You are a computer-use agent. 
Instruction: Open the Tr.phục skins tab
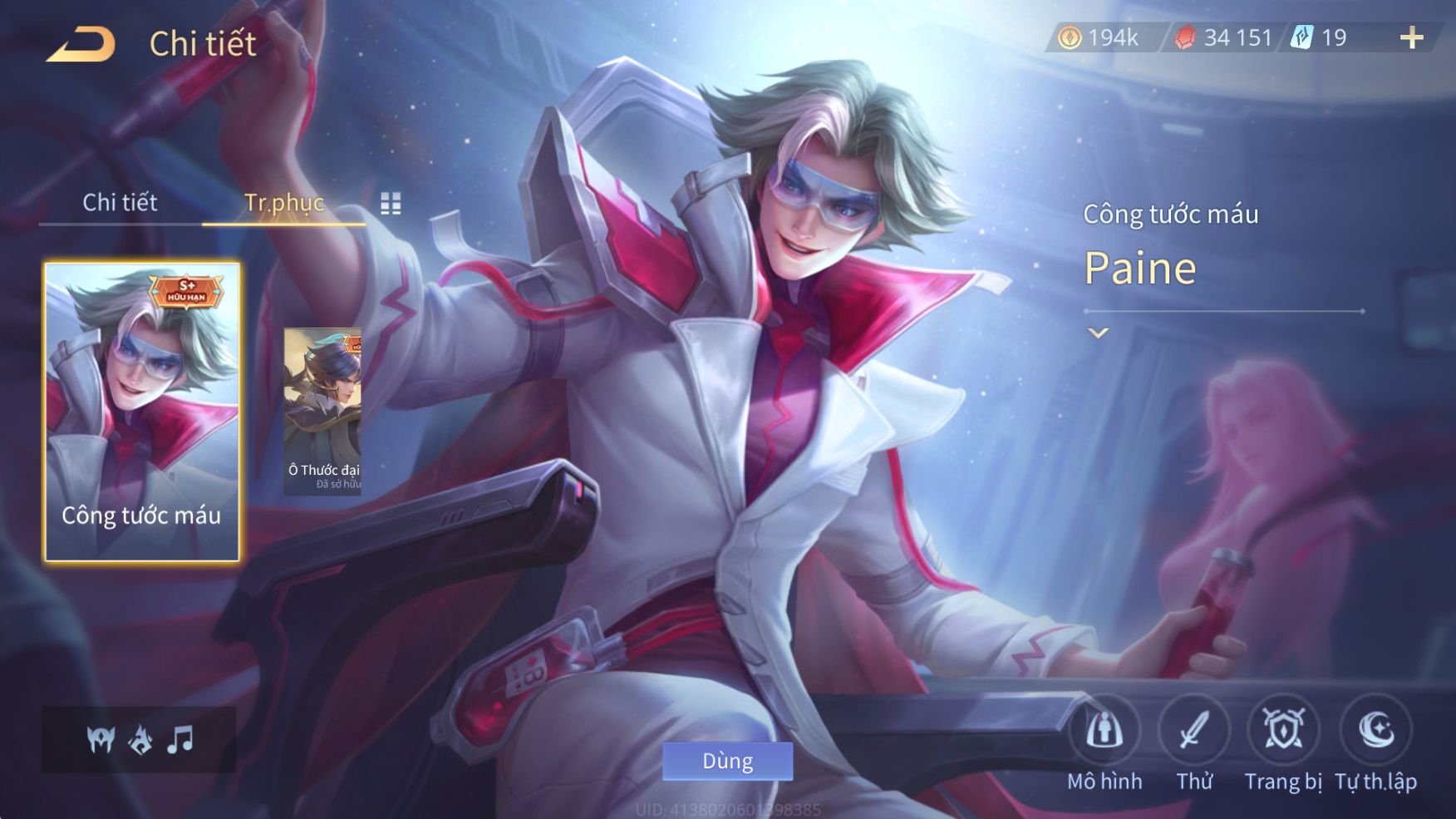283,202
